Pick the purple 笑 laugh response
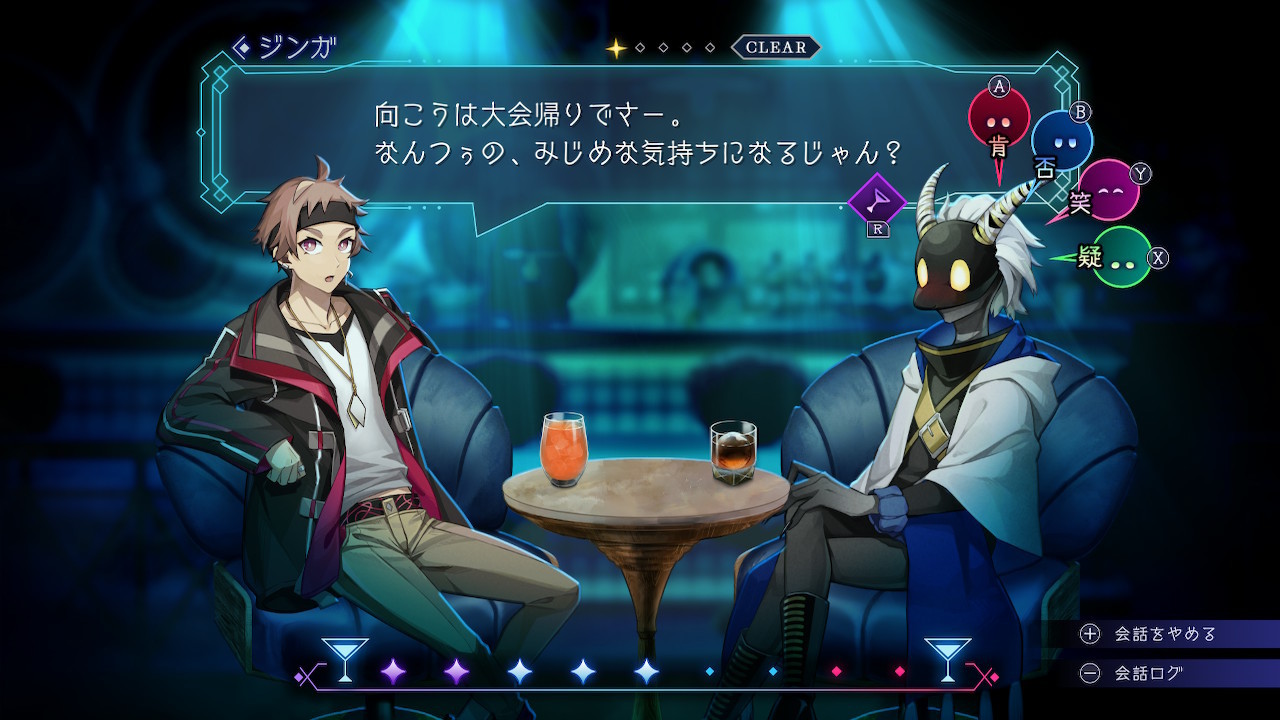This screenshot has height=720, width=1280. [x=1107, y=190]
